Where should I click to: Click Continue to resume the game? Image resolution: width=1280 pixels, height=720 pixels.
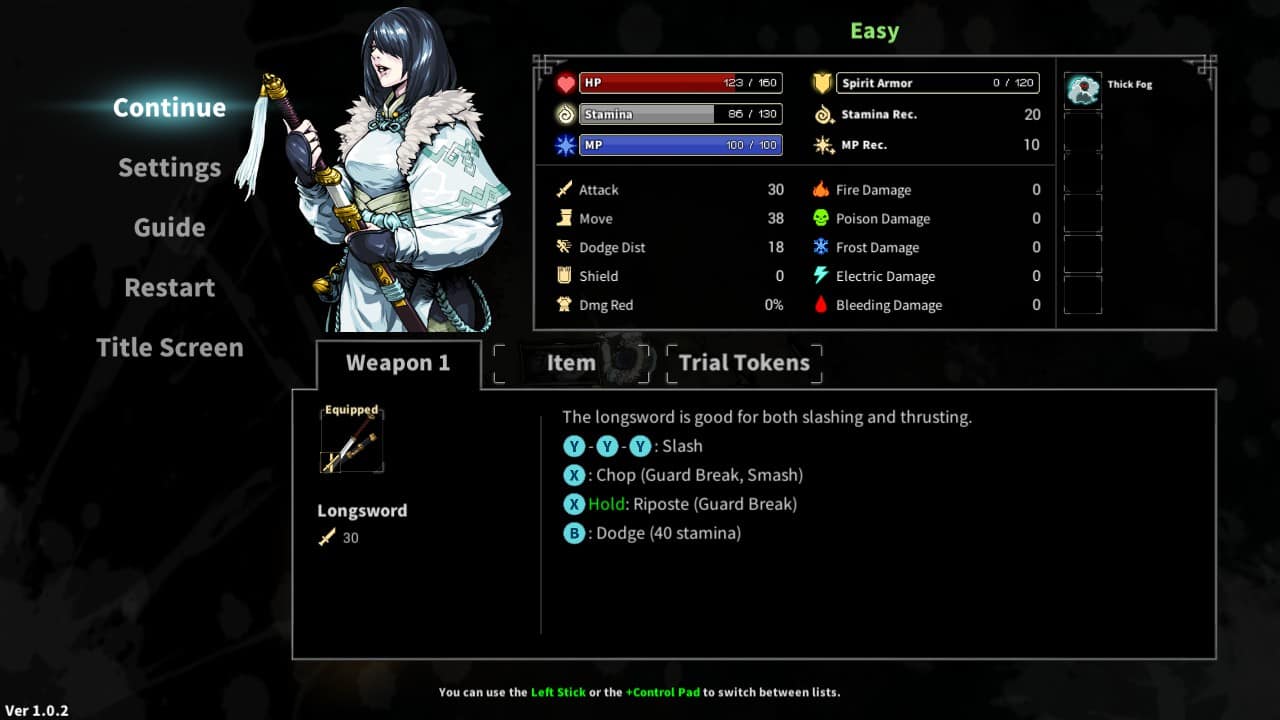[168, 107]
